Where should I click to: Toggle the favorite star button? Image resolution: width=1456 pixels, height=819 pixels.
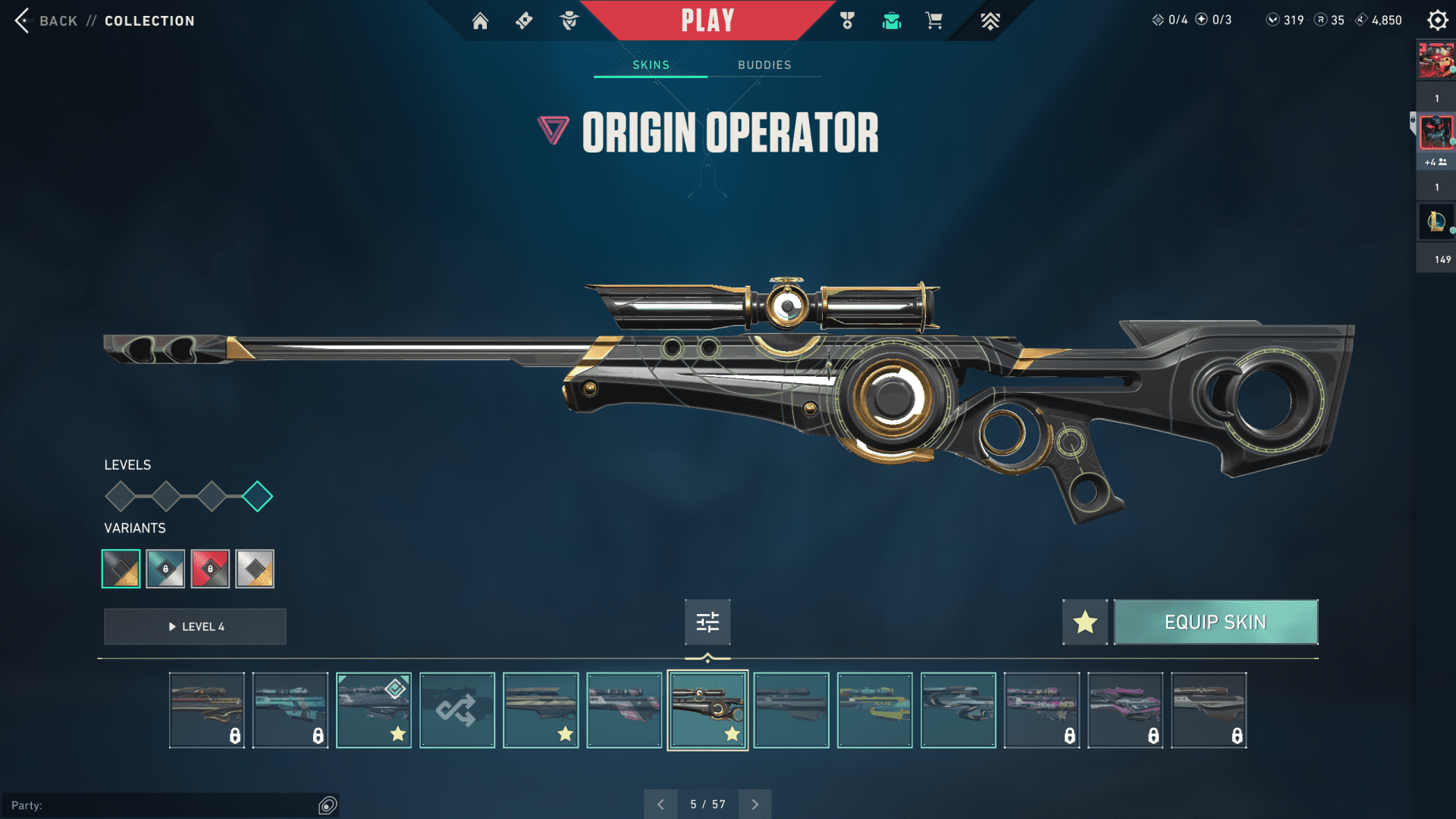[1084, 622]
